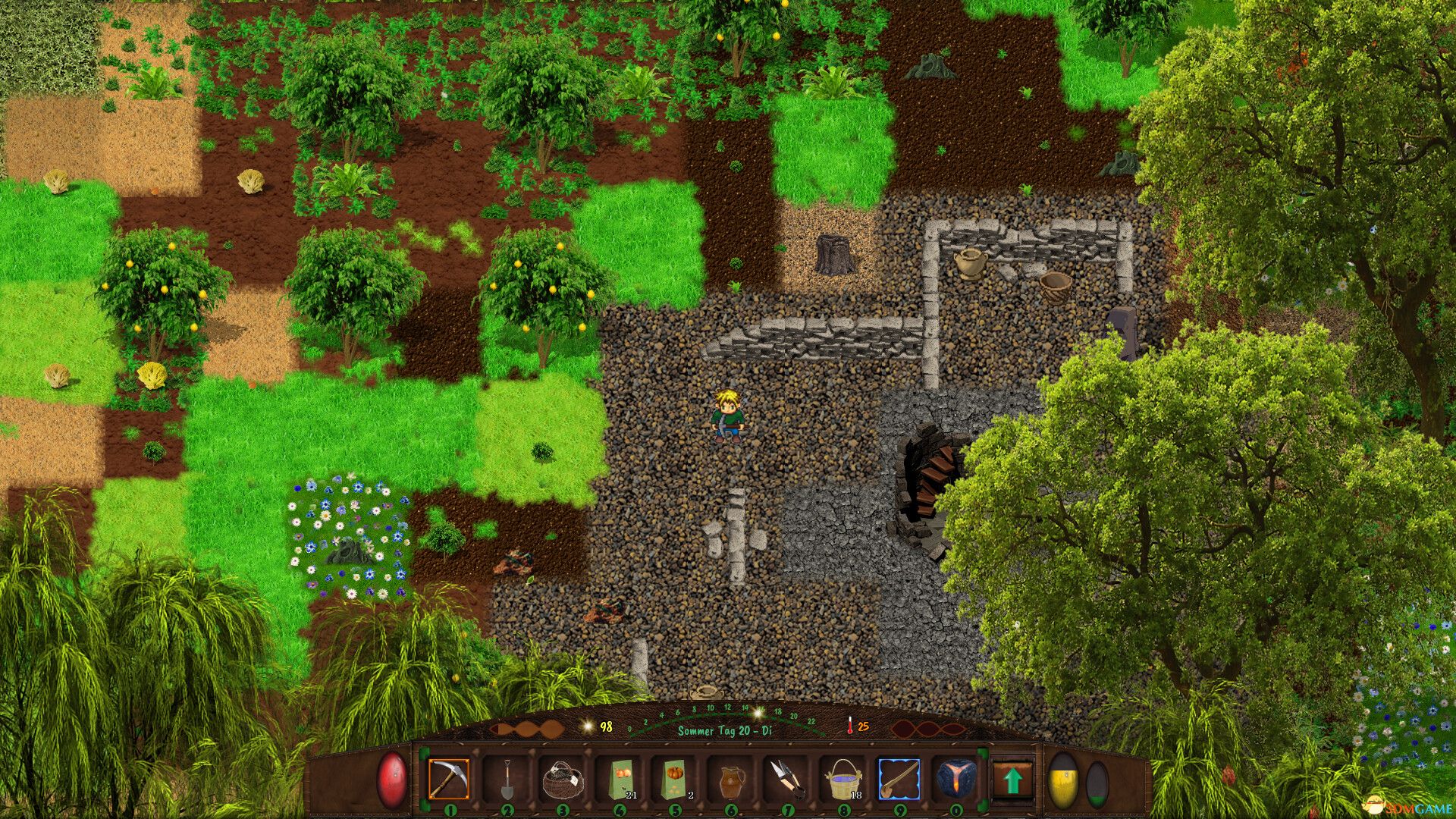Click the green up-arrow button
The height and width of the screenshot is (819, 1456).
click(1013, 780)
